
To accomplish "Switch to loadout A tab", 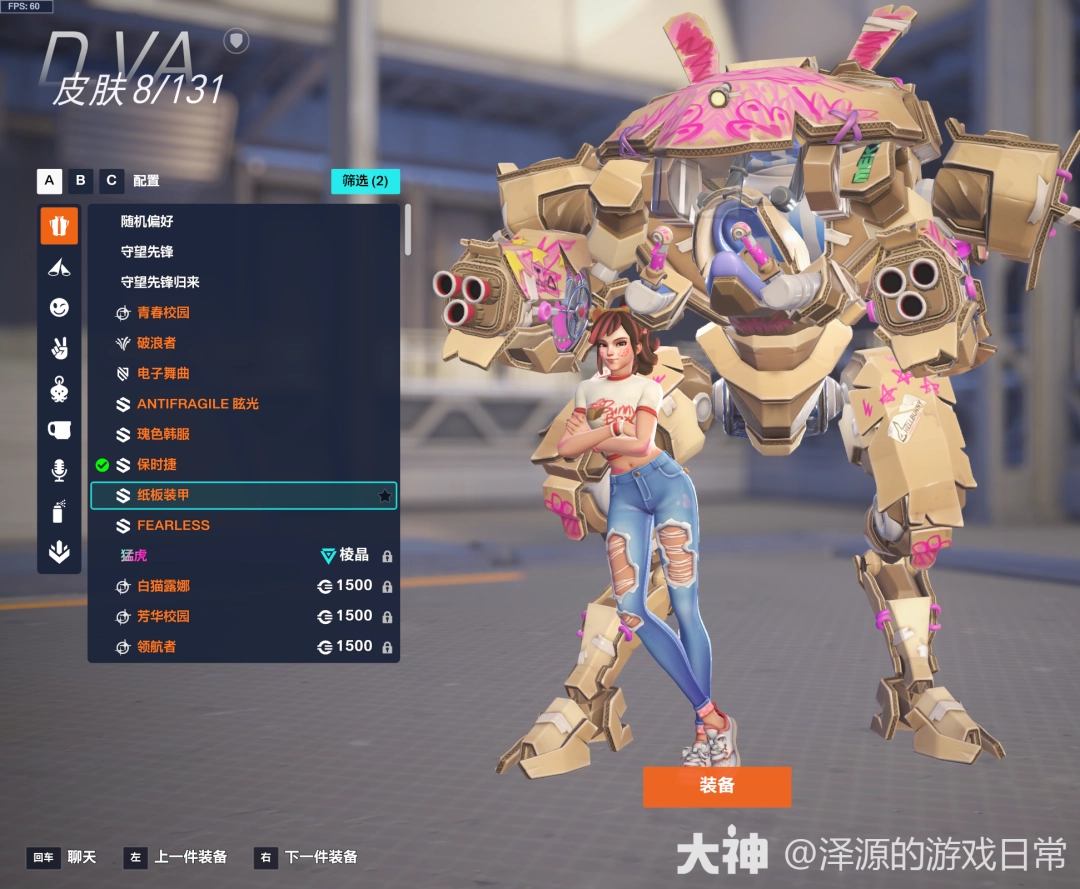I will [x=49, y=181].
